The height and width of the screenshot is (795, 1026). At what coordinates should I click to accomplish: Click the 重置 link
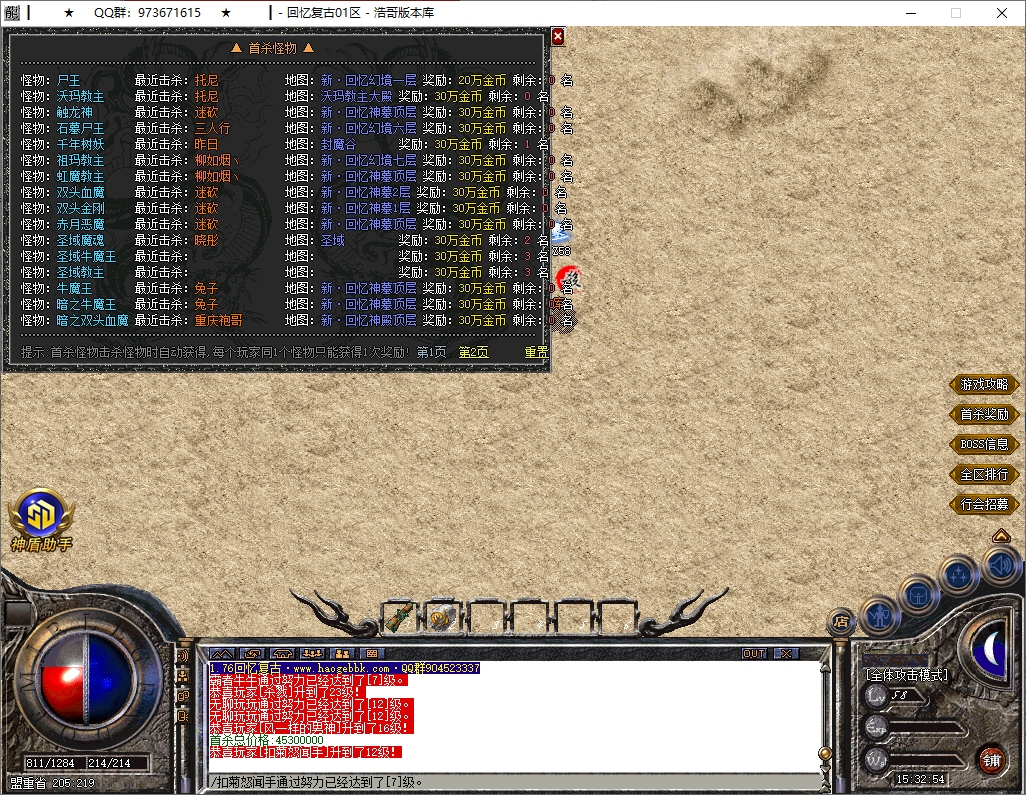point(536,352)
